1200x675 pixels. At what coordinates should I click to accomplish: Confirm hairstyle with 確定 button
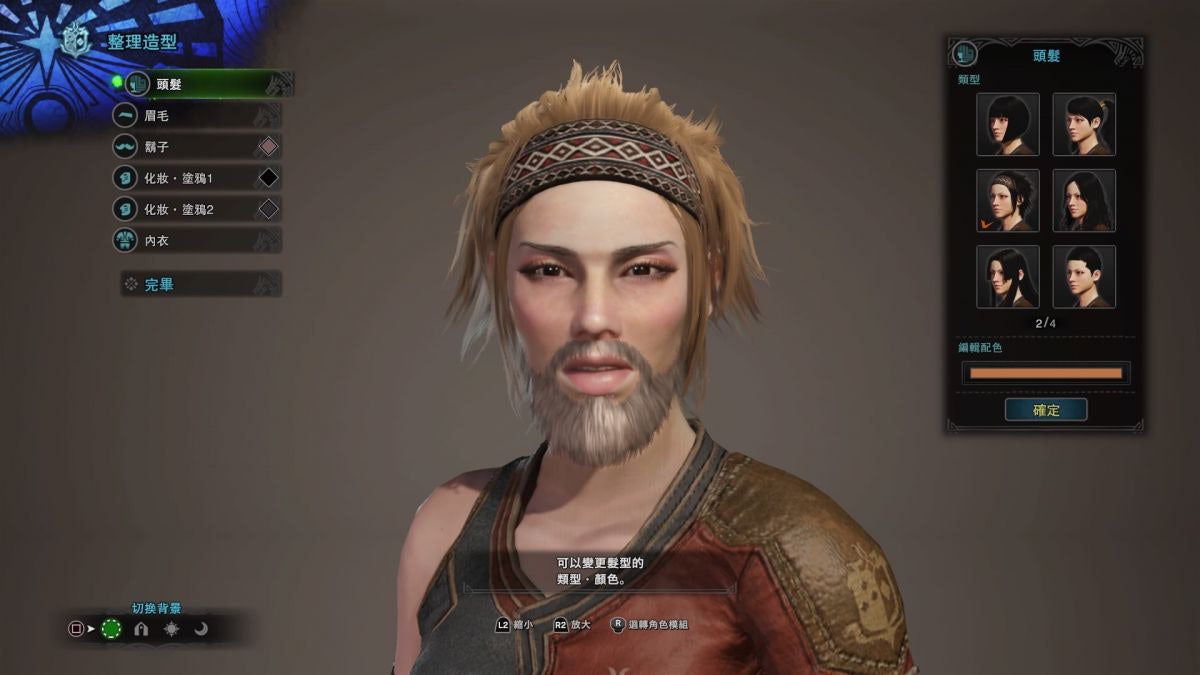pos(1046,410)
